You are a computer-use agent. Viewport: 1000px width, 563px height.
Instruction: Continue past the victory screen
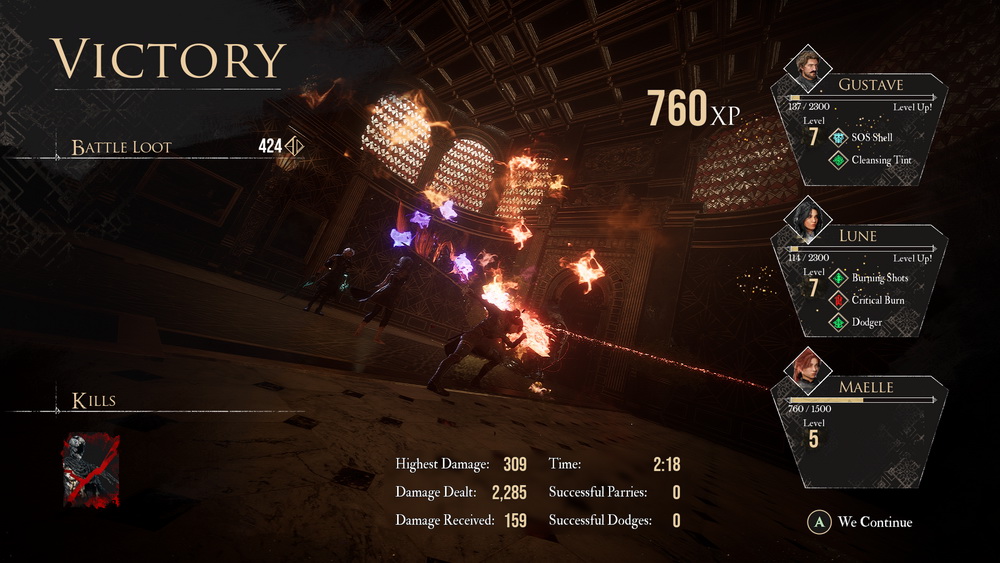pyautogui.click(x=862, y=521)
